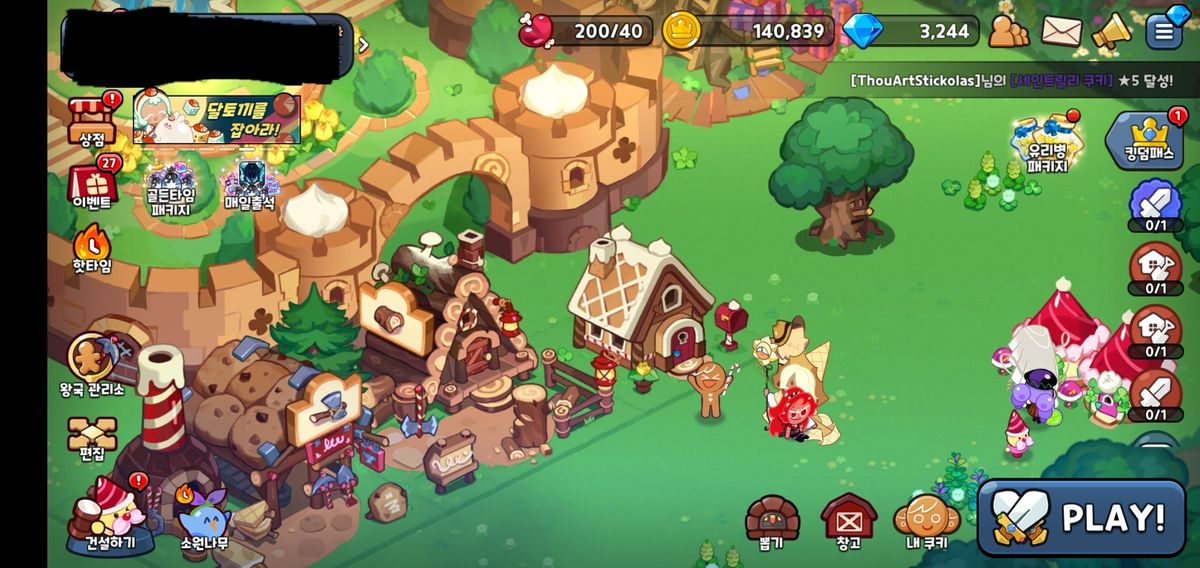Open 왕국 관리소 kingdom management
The width and height of the screenshot is (1200, 568).
(x=91, y=363)
